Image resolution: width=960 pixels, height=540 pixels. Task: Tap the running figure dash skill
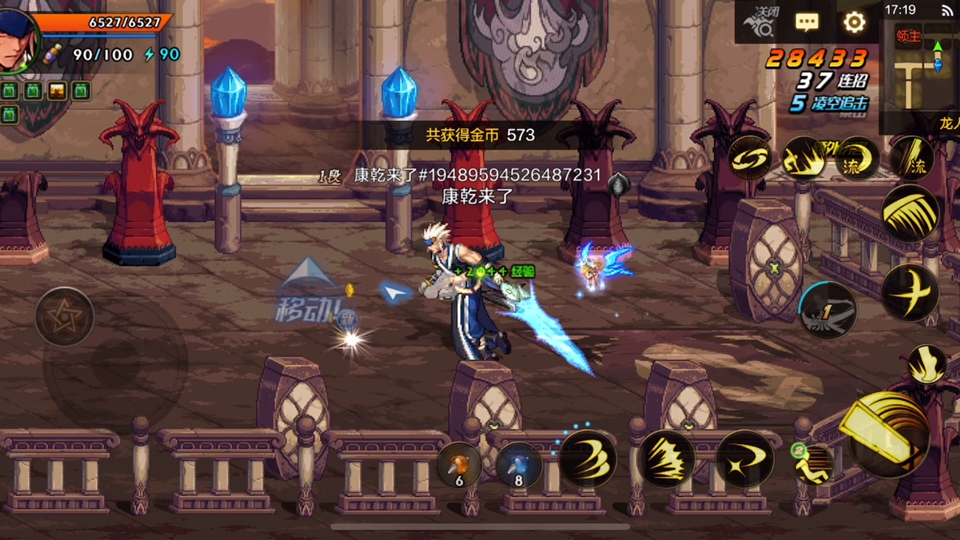pos(813,463)
